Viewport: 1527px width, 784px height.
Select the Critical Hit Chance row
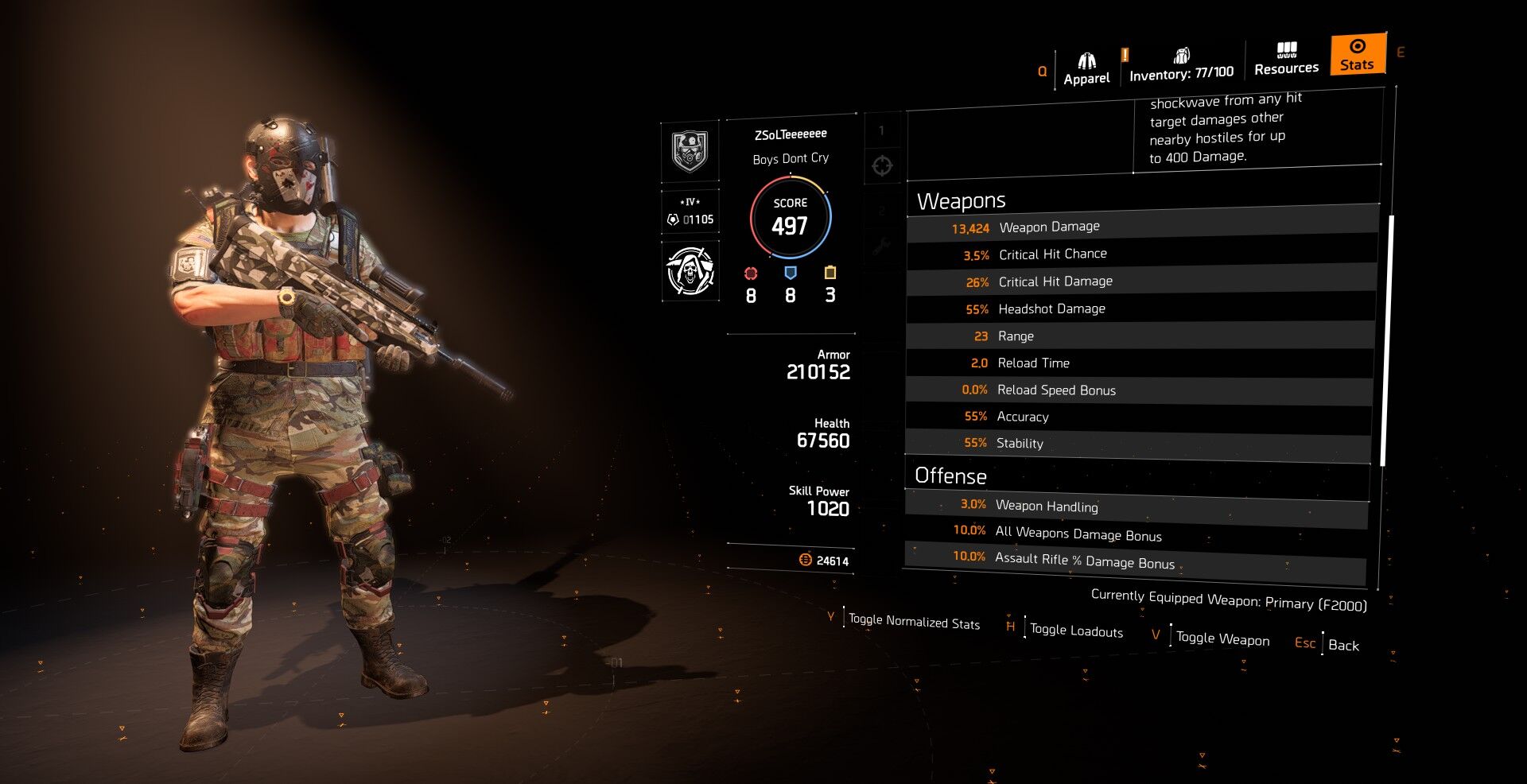pyautogui.click(x=1142, y=254)
